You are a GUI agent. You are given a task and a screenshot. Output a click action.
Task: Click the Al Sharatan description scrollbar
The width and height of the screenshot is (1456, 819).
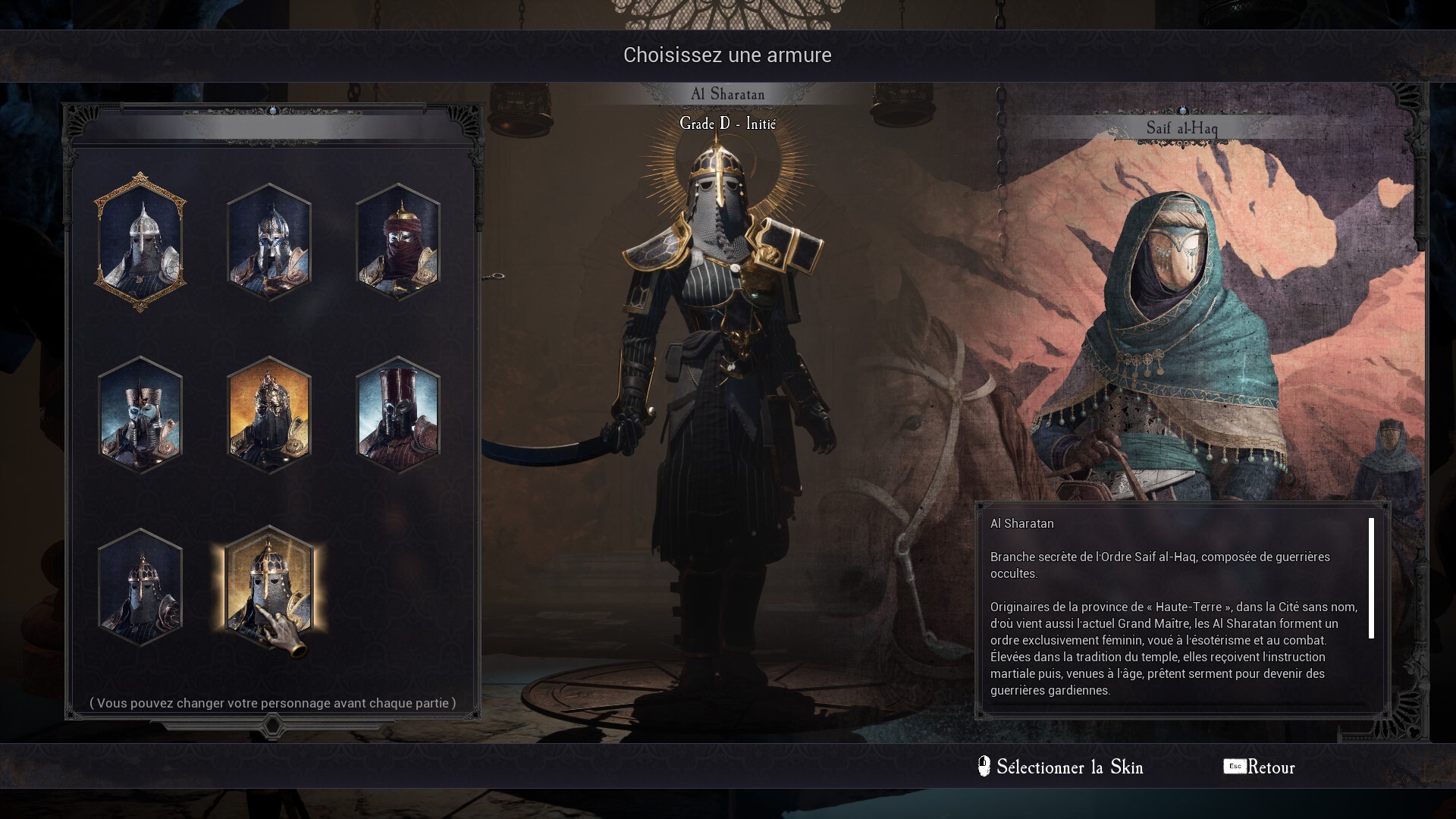[1371, 578]
